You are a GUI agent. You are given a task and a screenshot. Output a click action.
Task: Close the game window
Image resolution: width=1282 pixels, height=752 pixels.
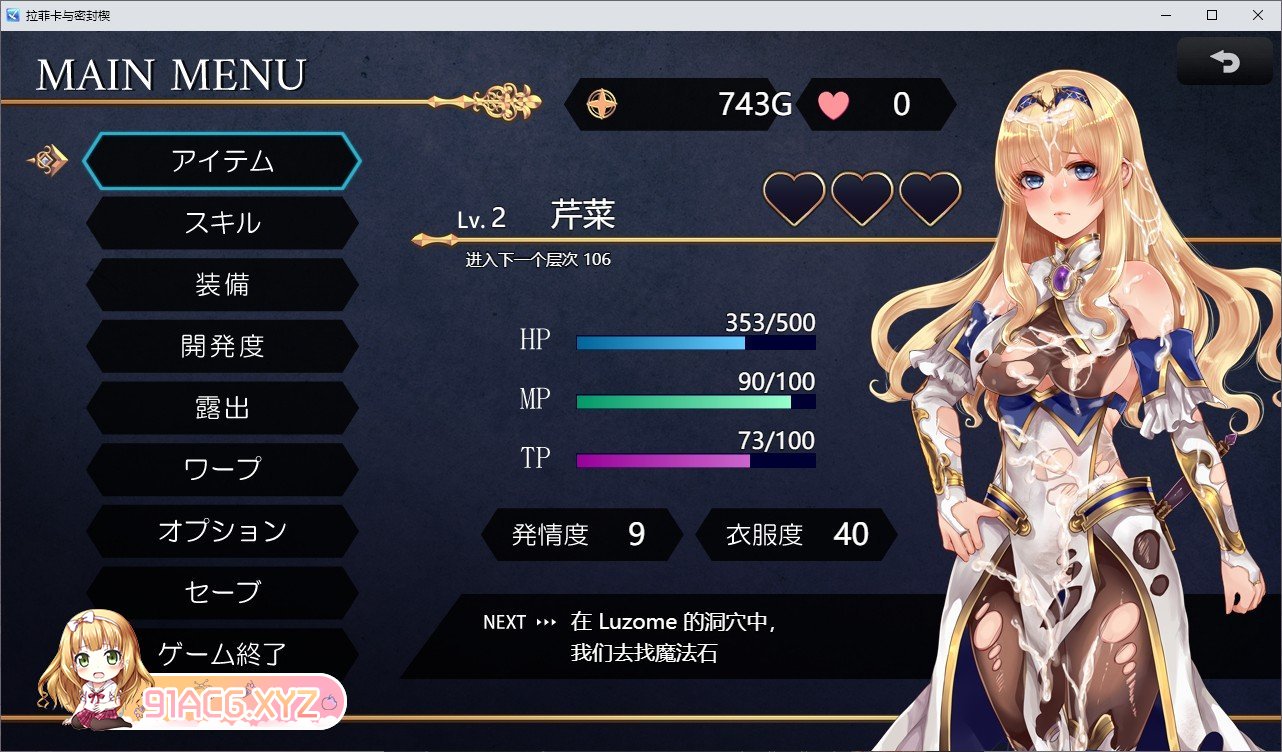coord(1257,15)
